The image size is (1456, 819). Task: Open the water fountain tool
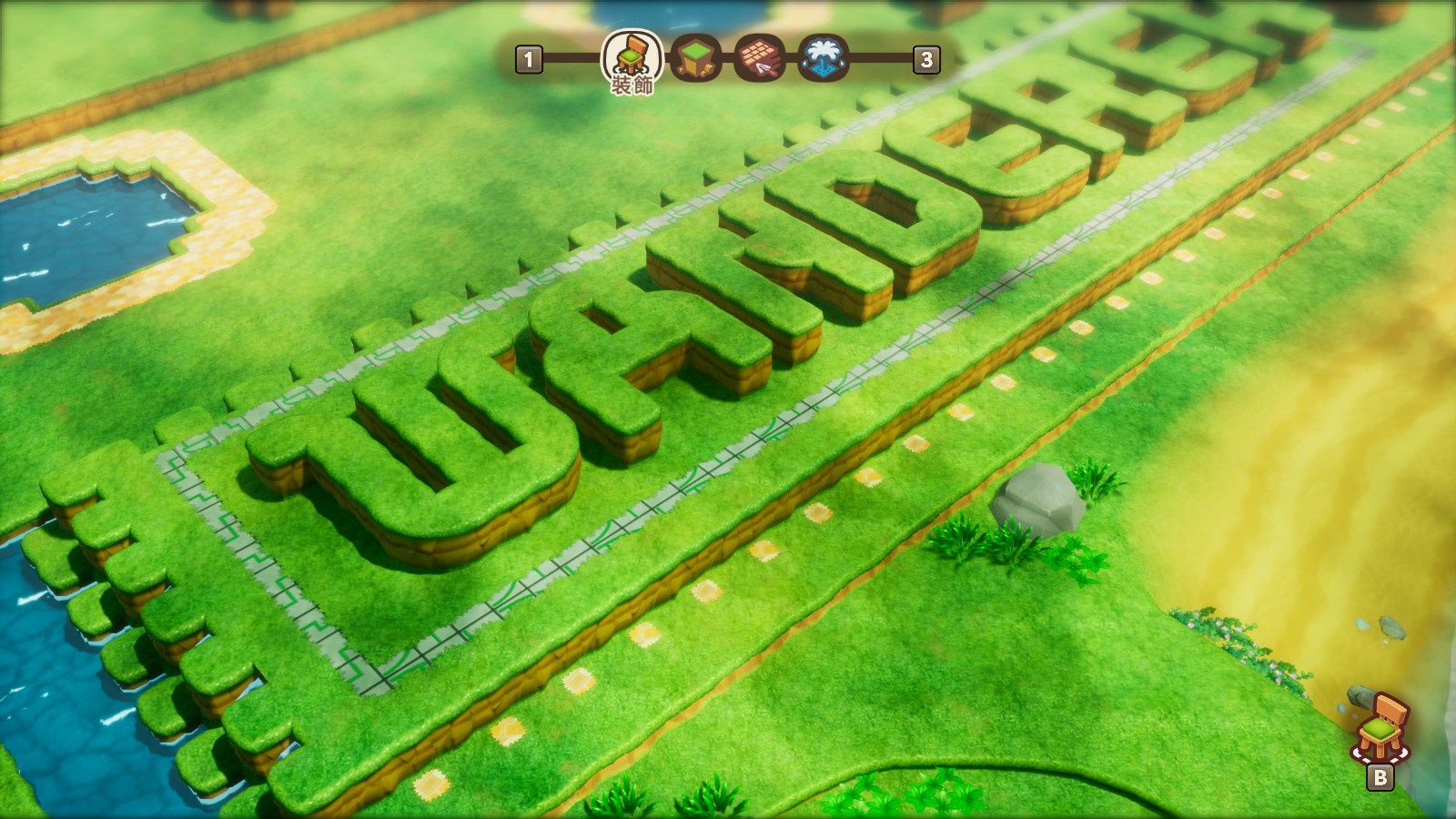pos(824,59)
